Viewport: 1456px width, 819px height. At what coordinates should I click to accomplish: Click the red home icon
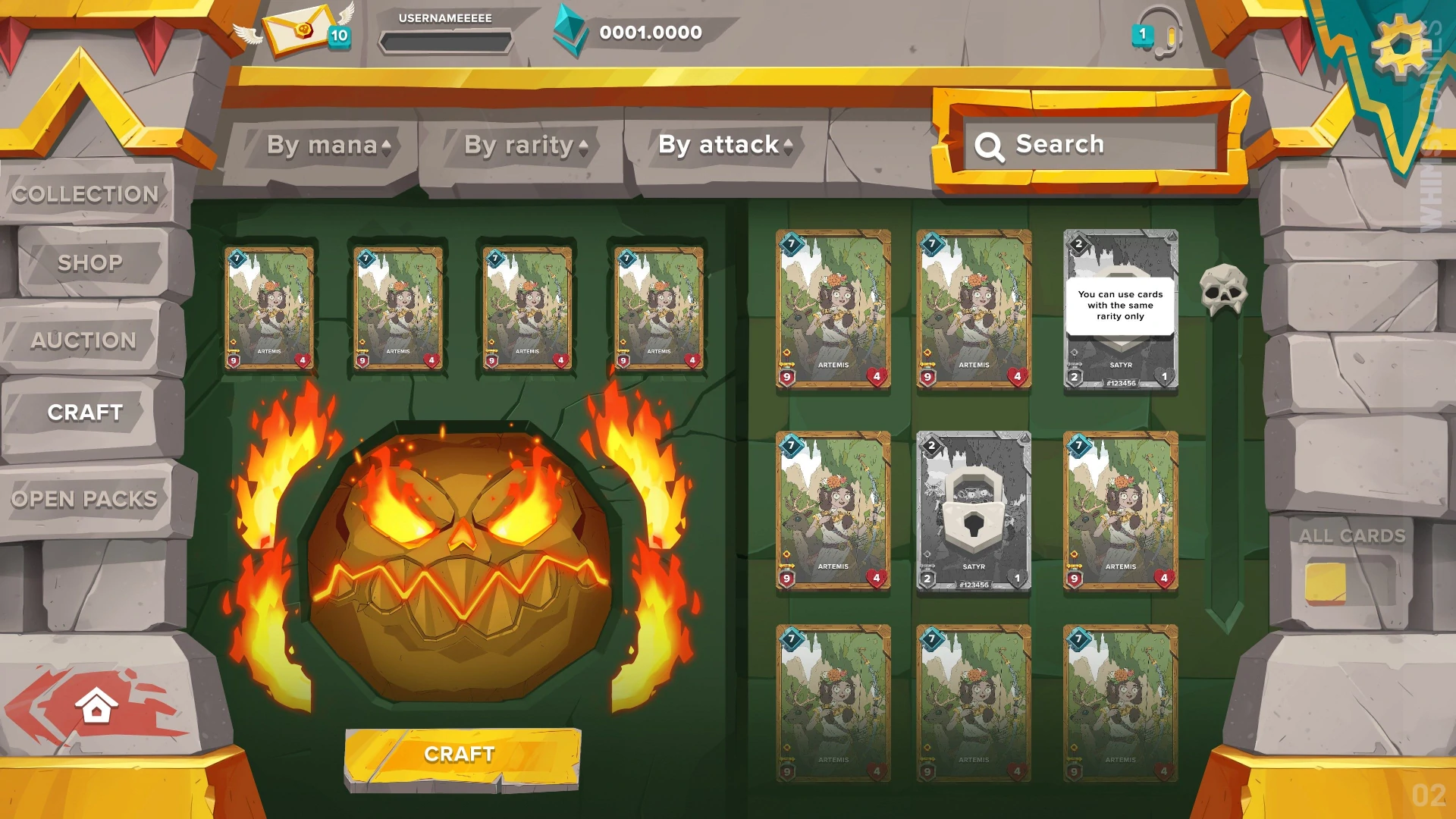(96, 704)
